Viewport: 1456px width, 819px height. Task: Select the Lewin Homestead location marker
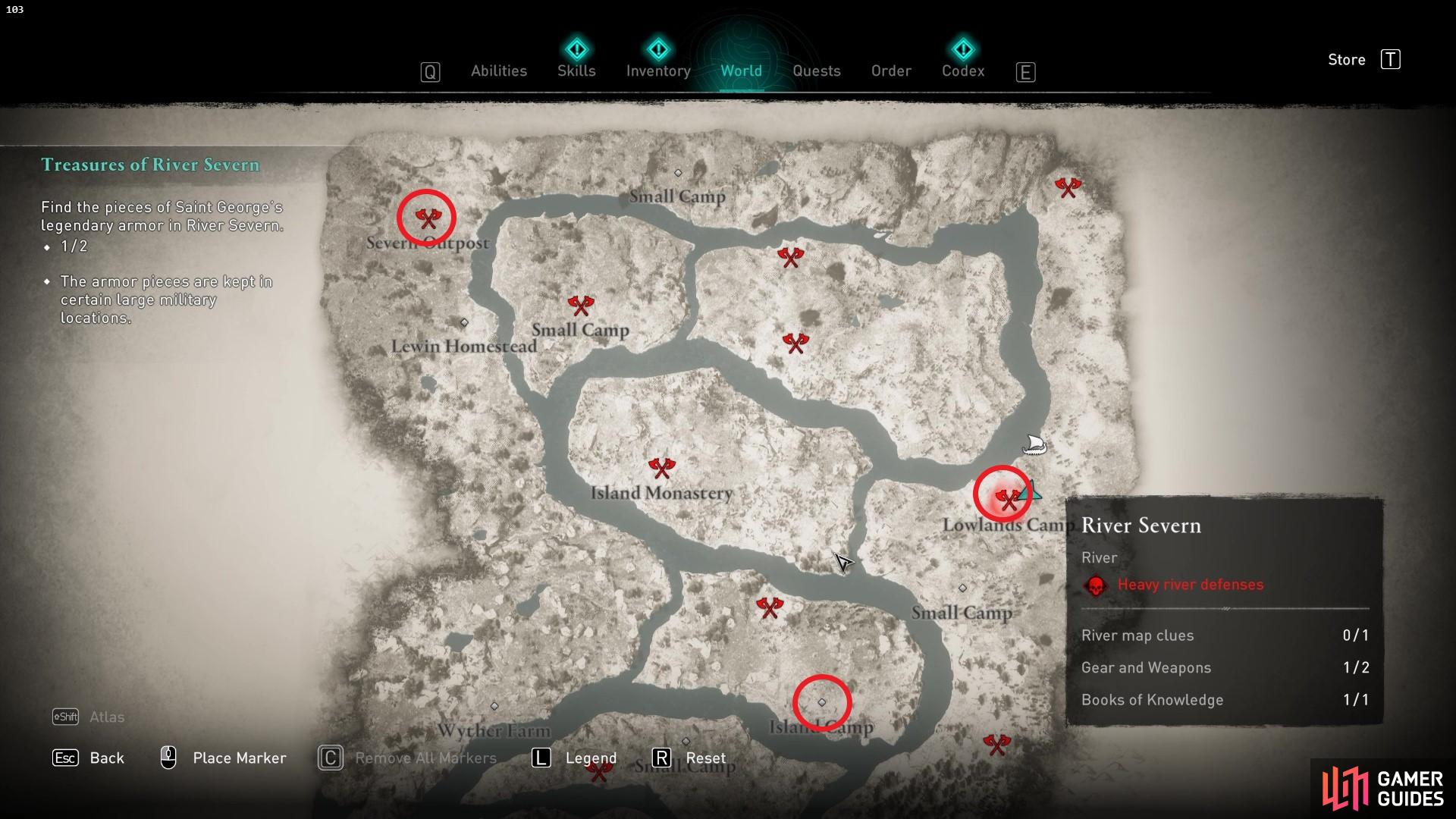[x=464, y=323]
